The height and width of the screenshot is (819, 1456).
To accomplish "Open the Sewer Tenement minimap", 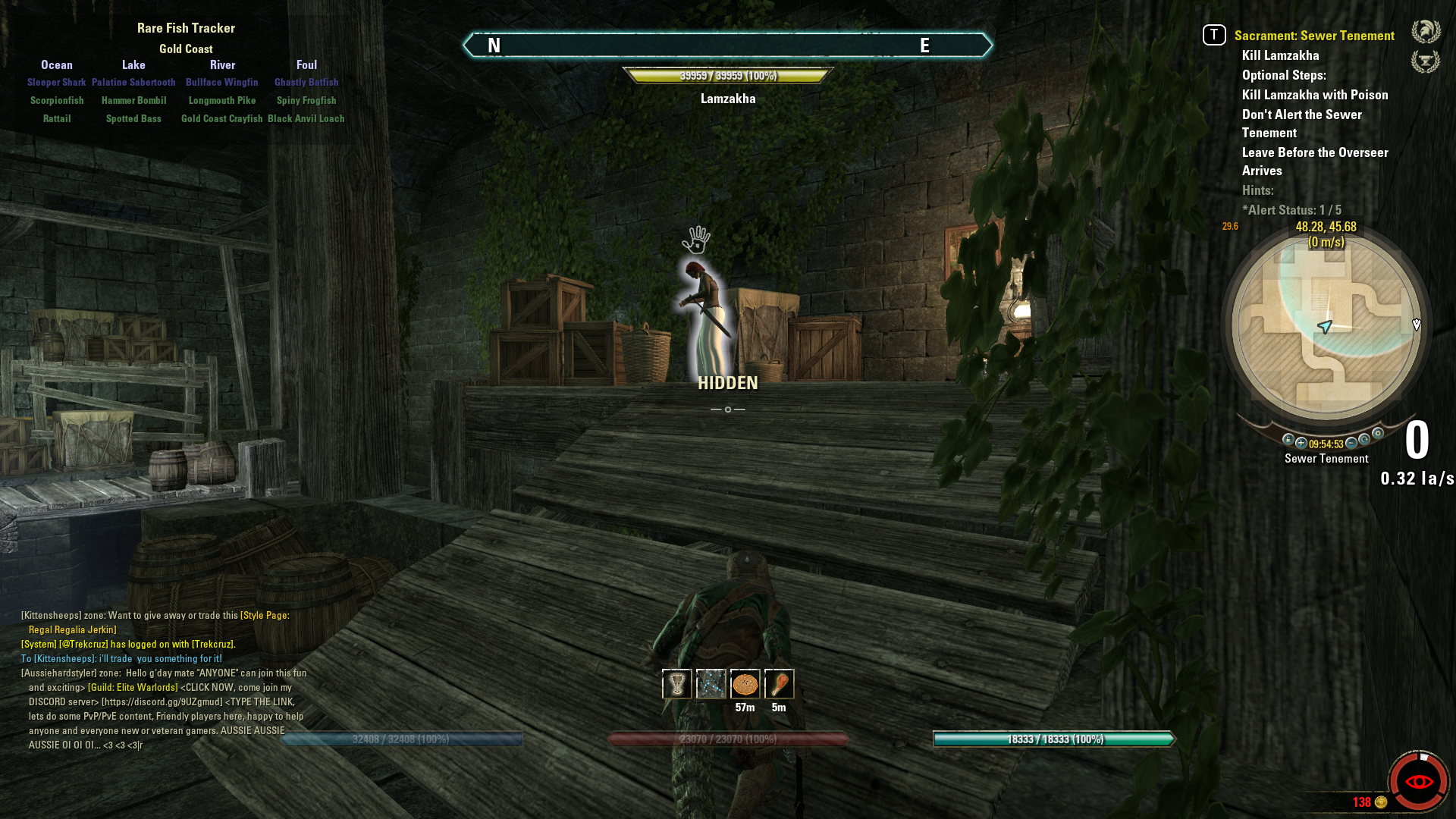I will click(1326, 326).
